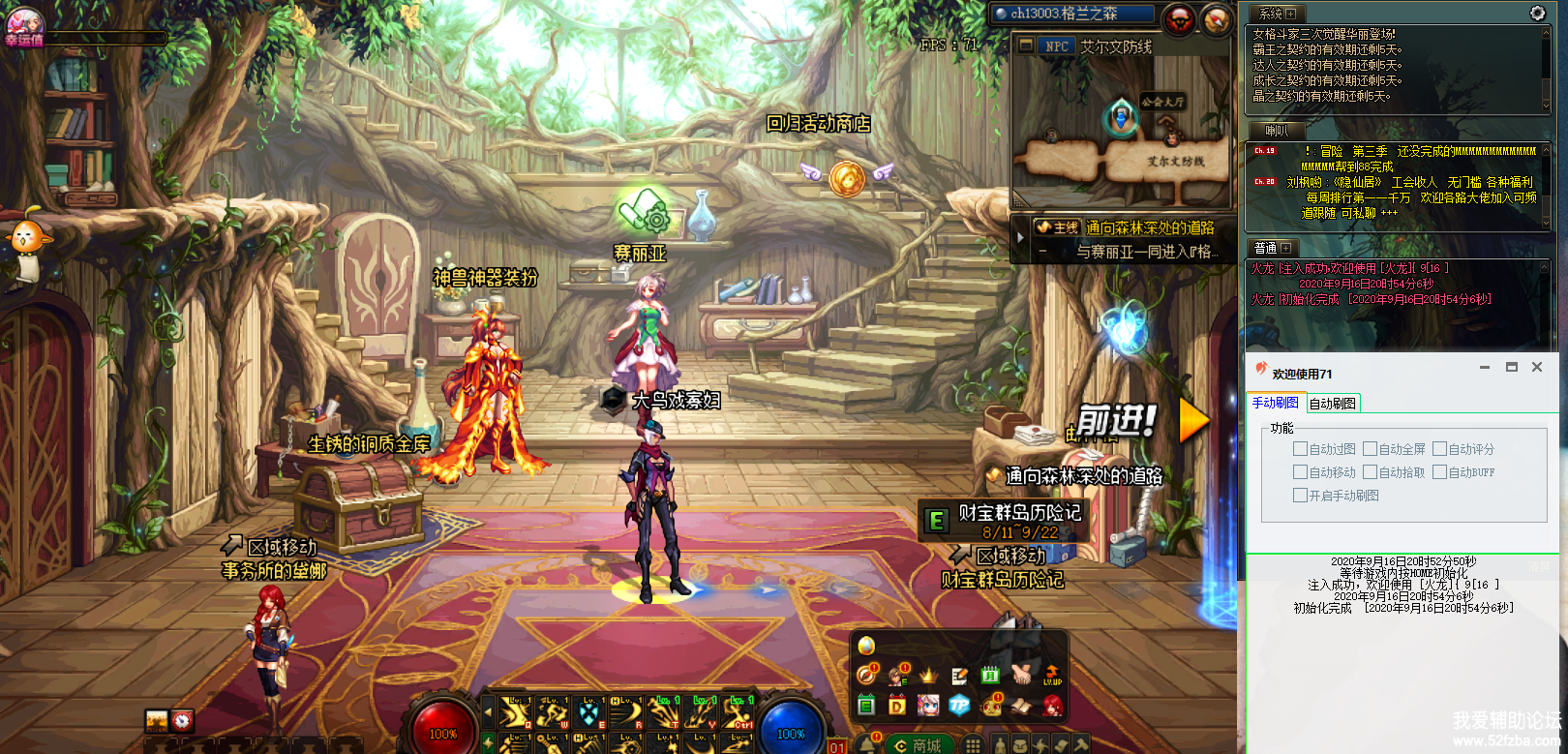Image resolution: width=1568 pixels, height=754 pixels.
Task: Switch to the 自动刷图 tab
Action: (x=1333, y=404)
